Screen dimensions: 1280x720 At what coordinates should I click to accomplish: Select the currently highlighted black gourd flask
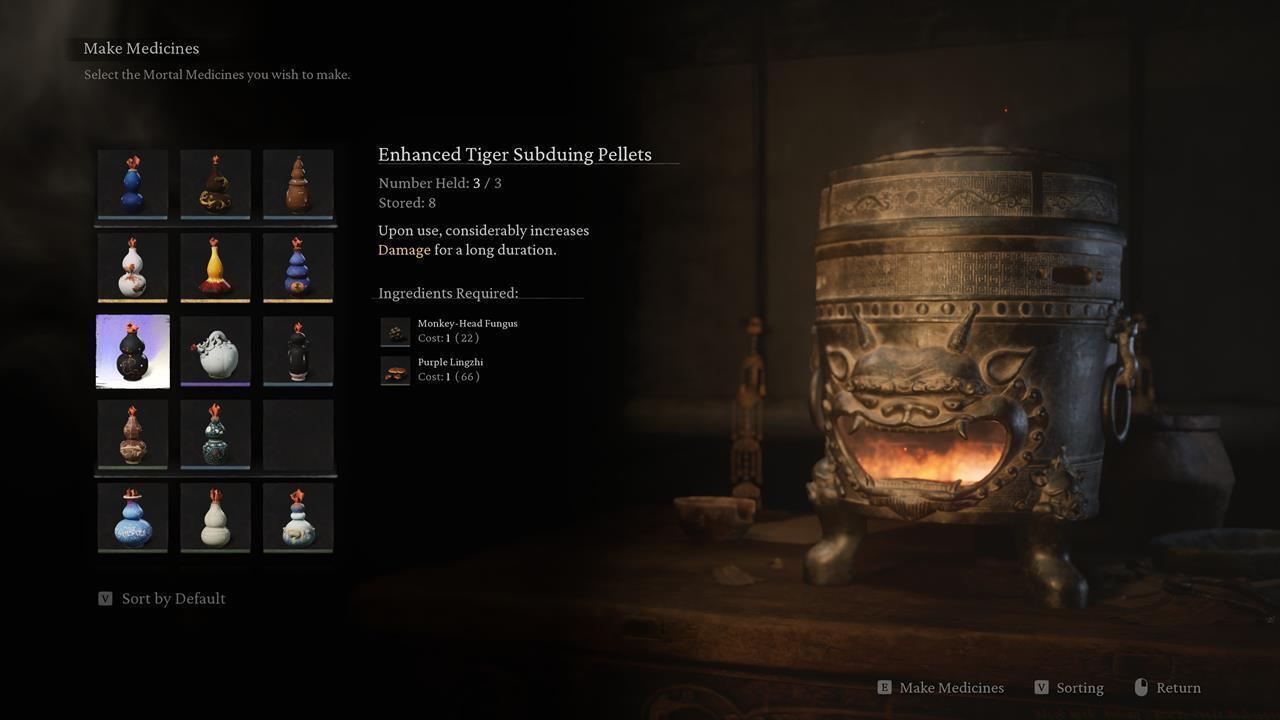133,351
